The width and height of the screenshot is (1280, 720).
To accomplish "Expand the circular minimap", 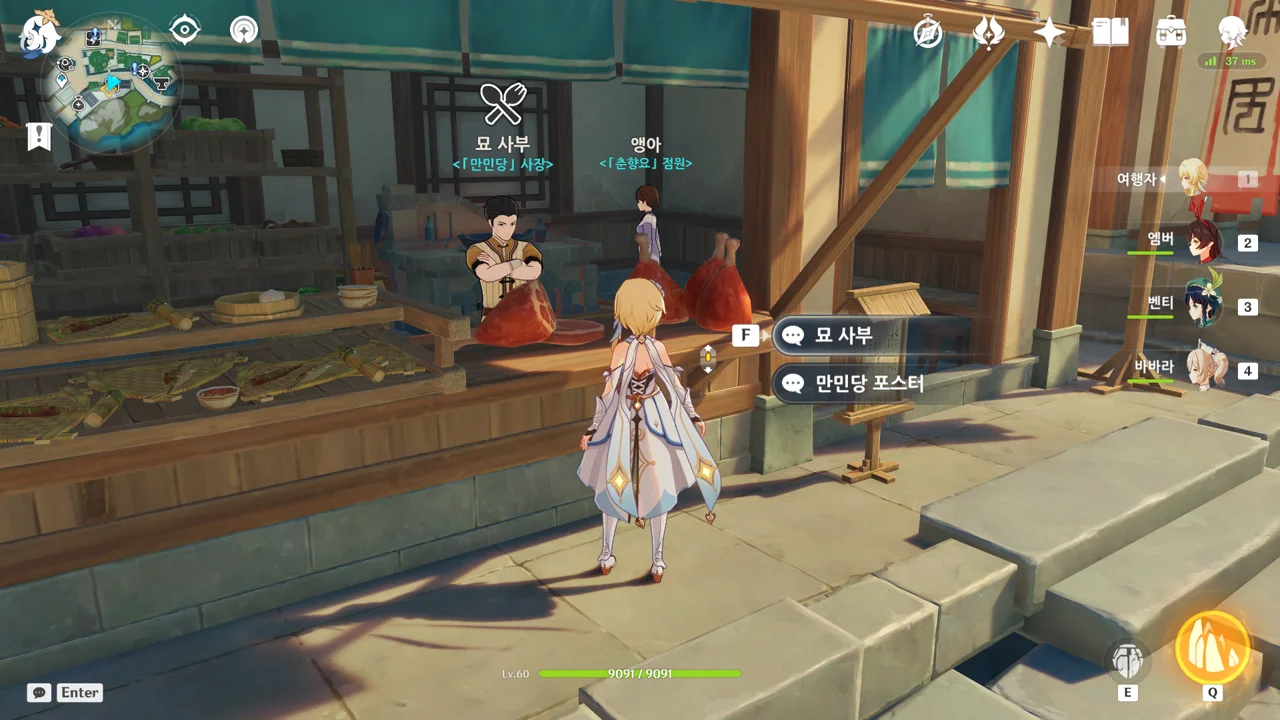I will point(111,82).
